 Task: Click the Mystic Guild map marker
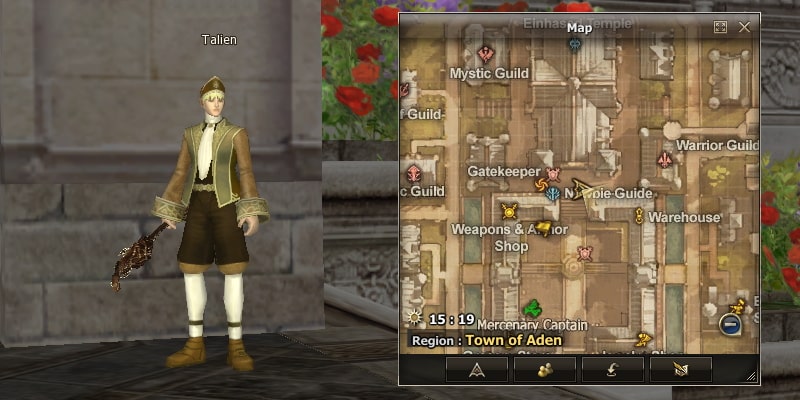[487, 54]
